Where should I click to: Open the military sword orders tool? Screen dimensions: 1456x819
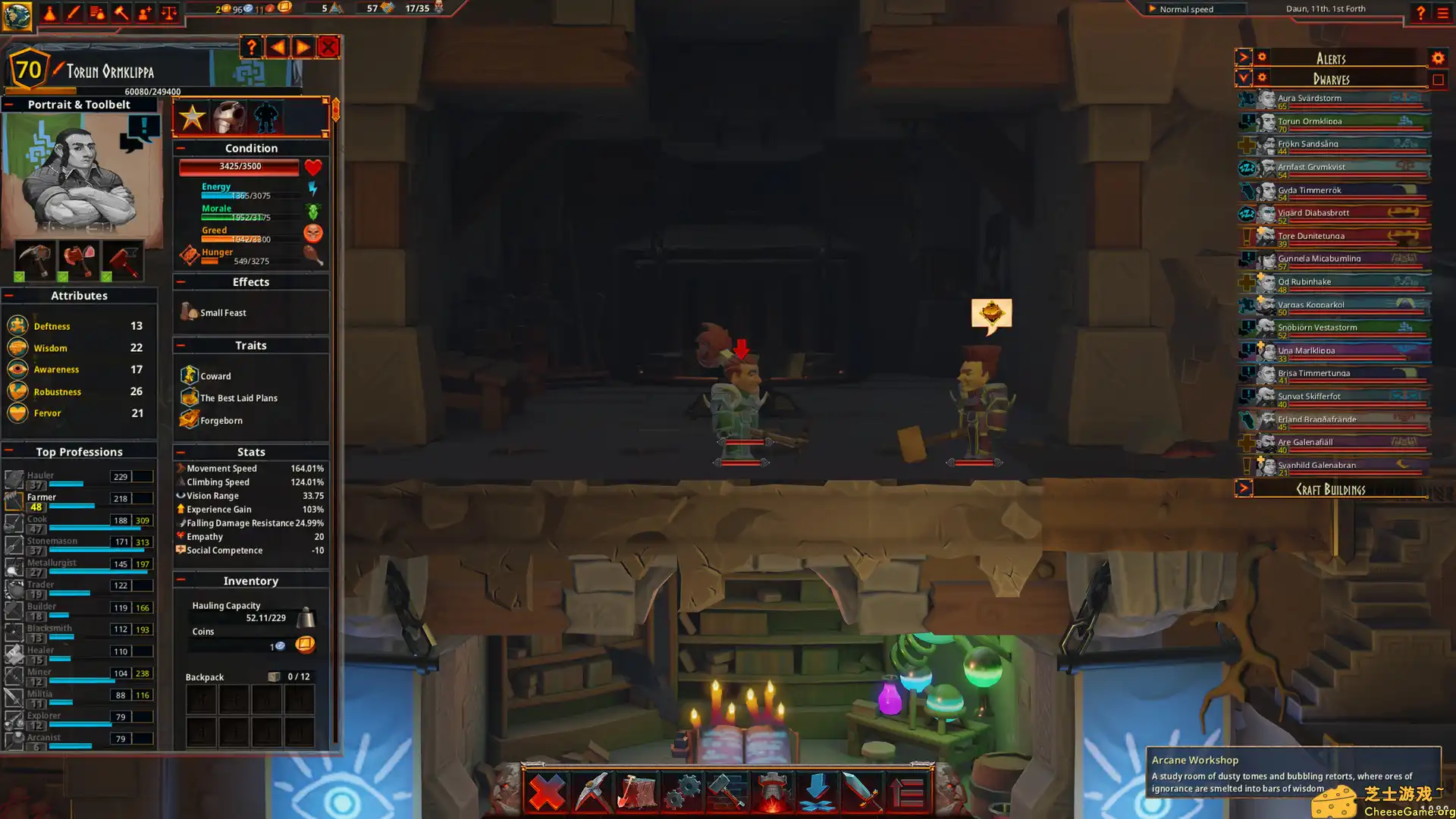tap(864, 792)
